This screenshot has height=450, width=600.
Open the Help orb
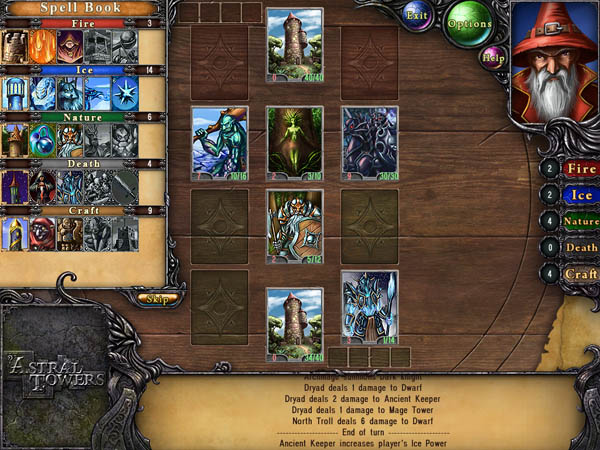pyautogui.click(x=492, y=57)
